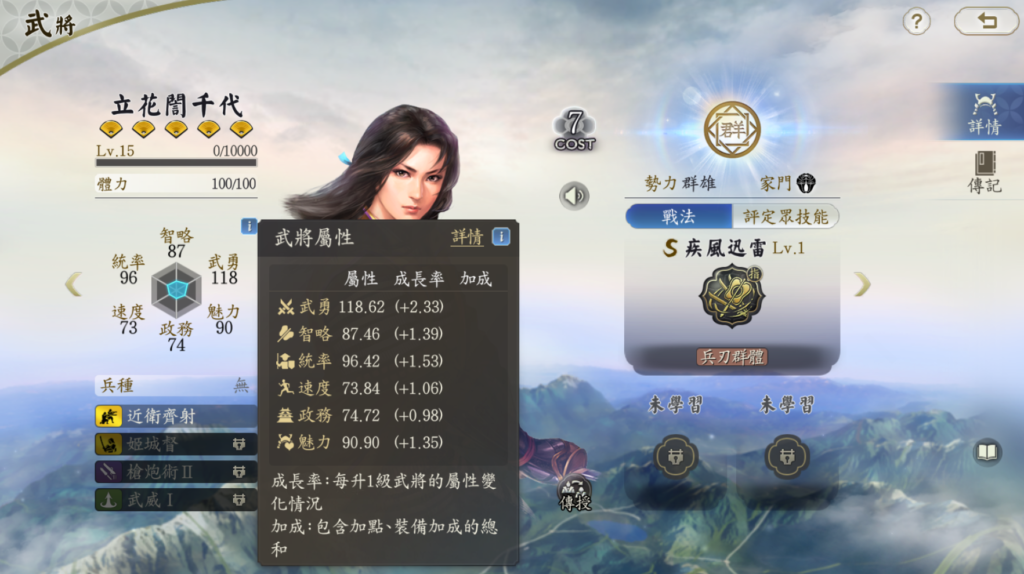Choose the 槍炮術II skill row

click(176, 471)
